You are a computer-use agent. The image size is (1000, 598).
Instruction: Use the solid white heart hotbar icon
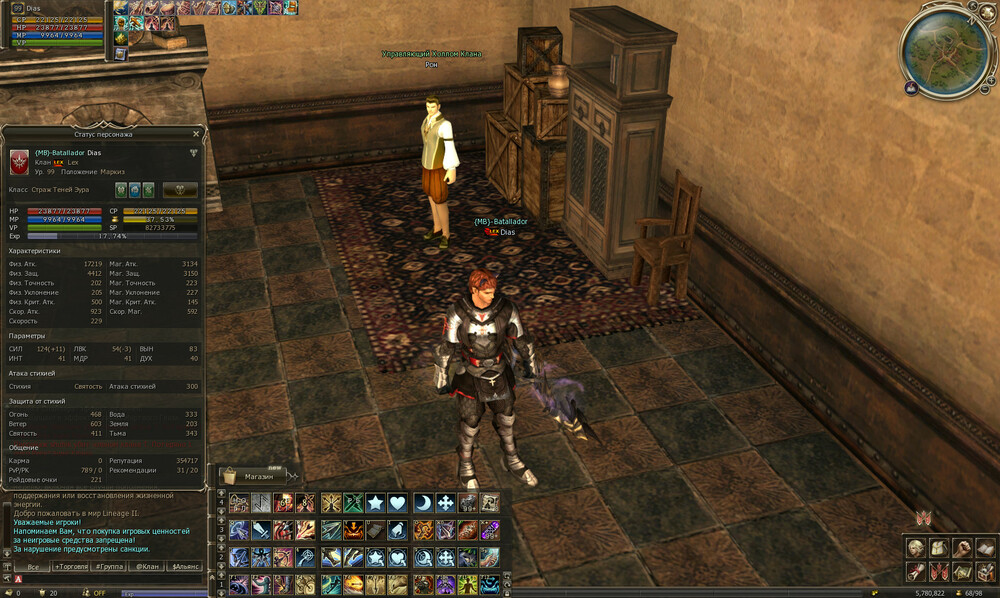click(398, 503)
